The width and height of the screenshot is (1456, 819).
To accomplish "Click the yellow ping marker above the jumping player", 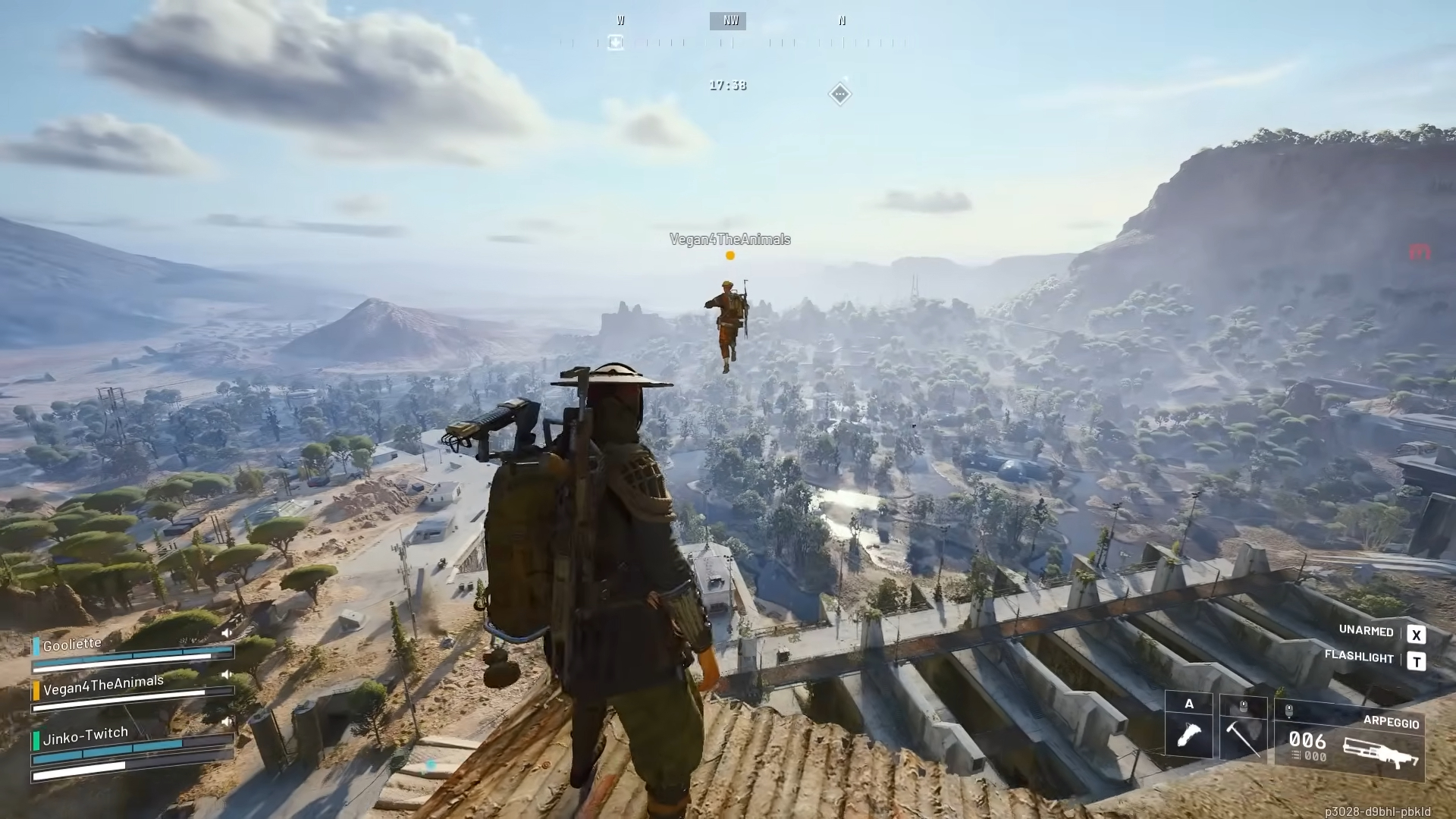I will 730,256.
